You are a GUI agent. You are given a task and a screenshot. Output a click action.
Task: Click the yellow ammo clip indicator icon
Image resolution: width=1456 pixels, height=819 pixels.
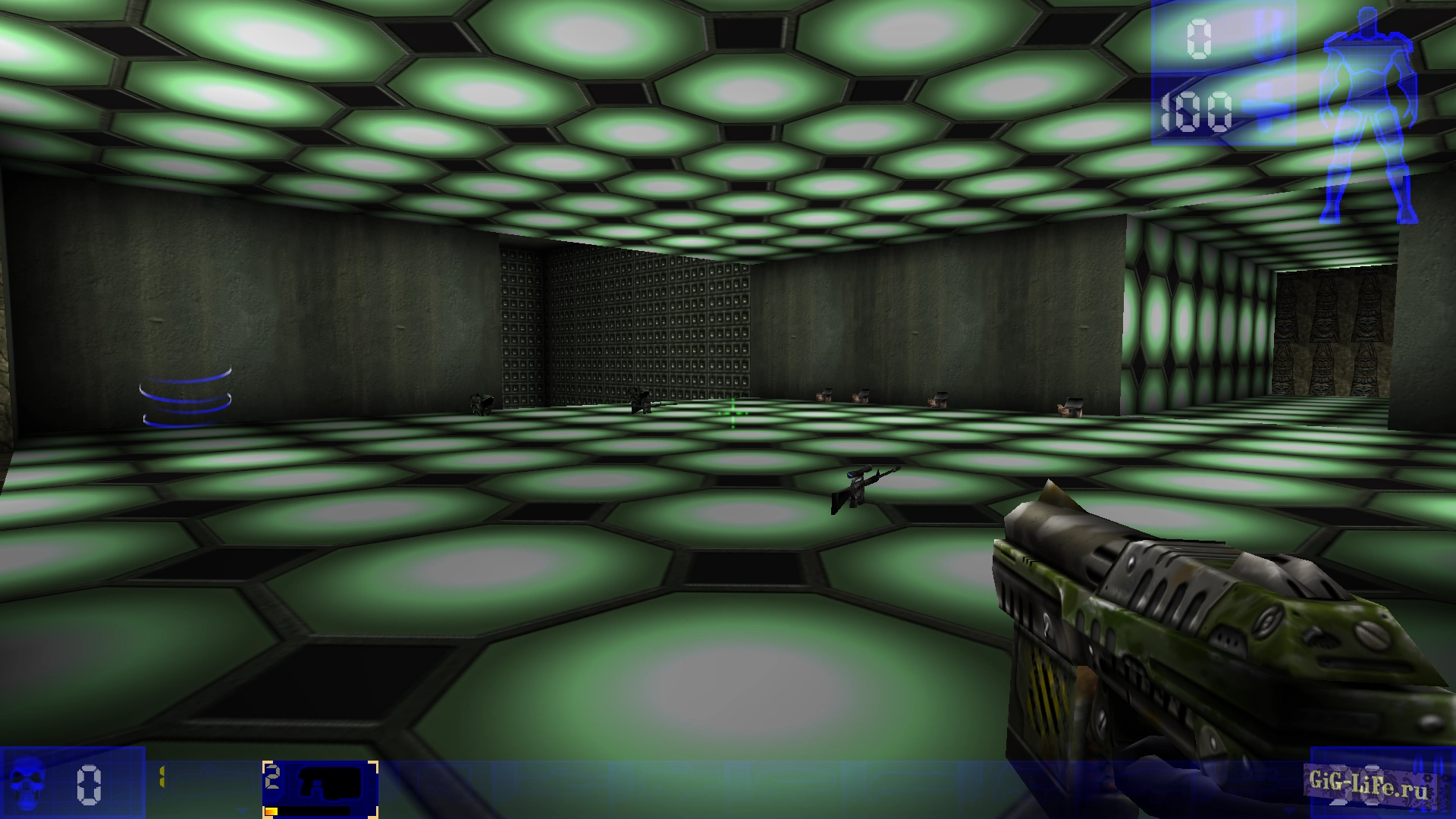[162, 776]
